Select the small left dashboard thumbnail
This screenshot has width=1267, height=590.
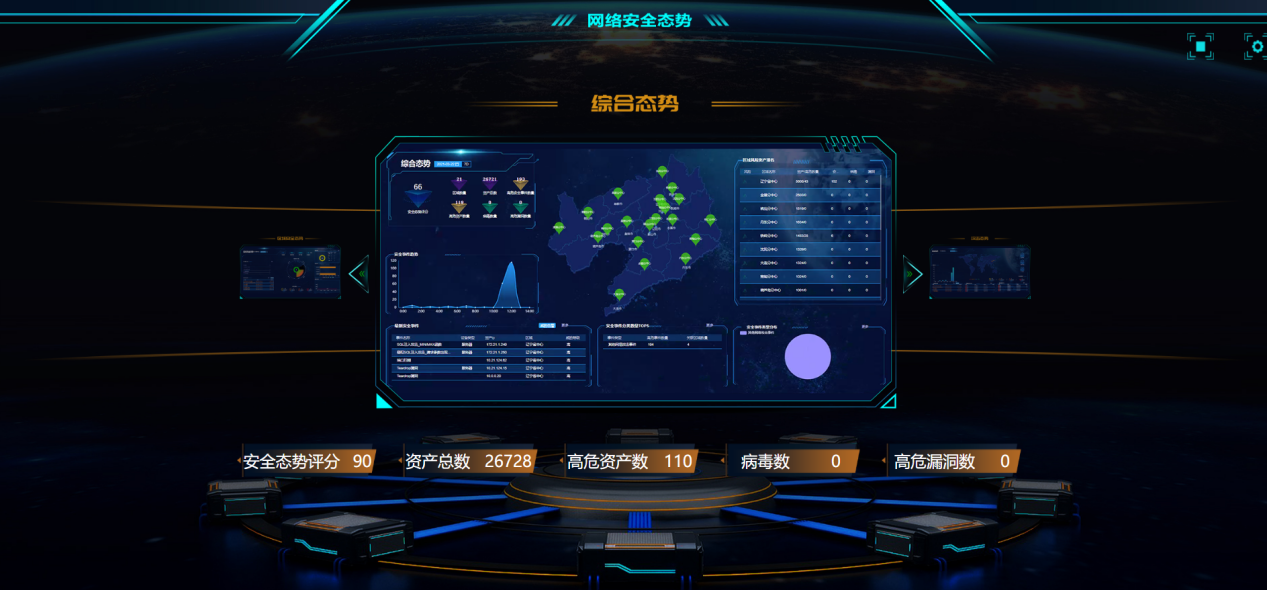pos(290,272)
